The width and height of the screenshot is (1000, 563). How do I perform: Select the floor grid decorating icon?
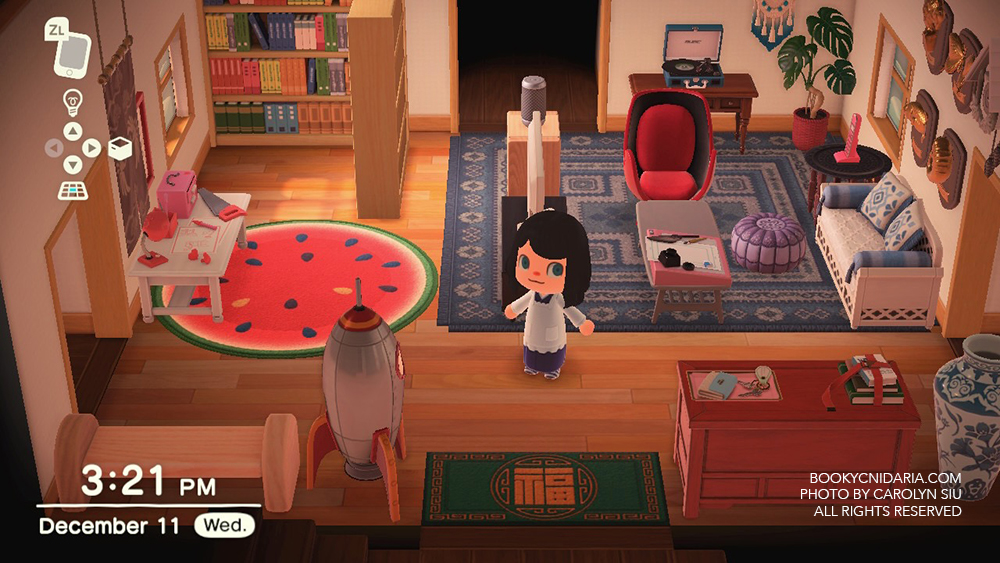coord(72,189)
